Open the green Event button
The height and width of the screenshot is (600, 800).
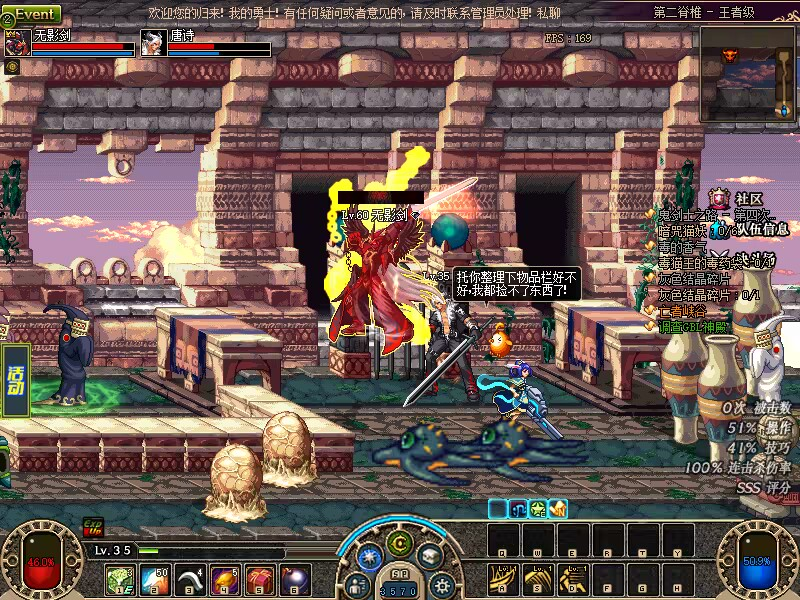[34, 14]
